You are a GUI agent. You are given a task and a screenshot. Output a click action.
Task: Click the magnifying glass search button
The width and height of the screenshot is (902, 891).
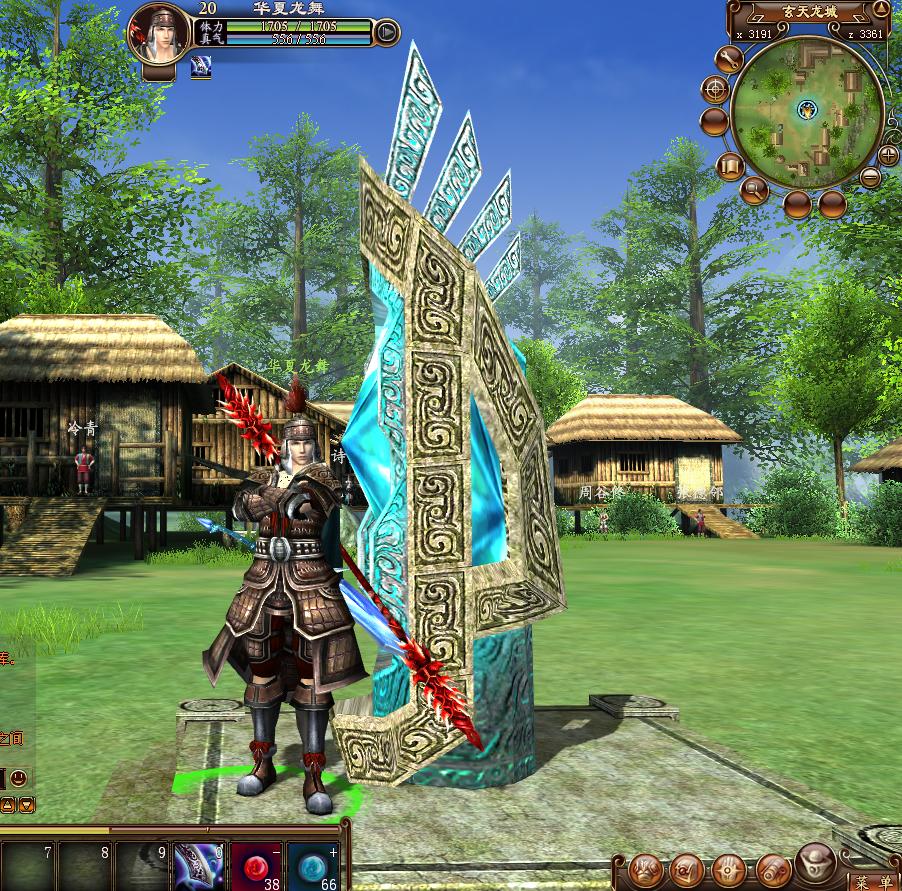(754, 188)
